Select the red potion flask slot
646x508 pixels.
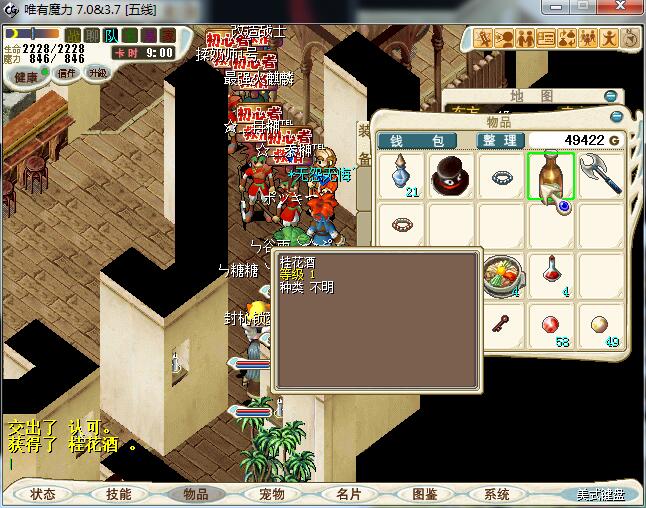(551, 272)
